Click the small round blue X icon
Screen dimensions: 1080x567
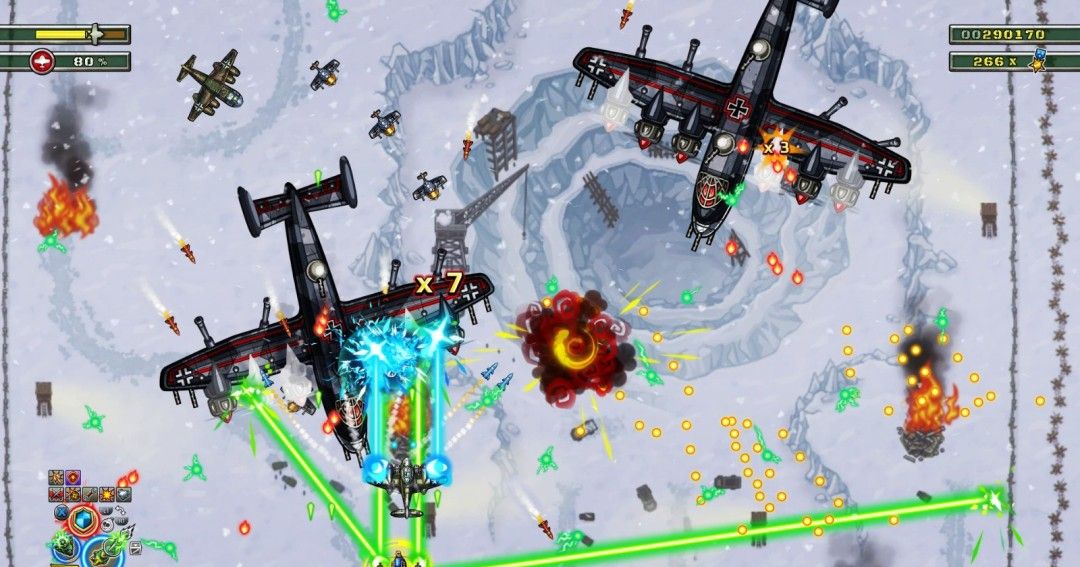click(x=62, y=512)
